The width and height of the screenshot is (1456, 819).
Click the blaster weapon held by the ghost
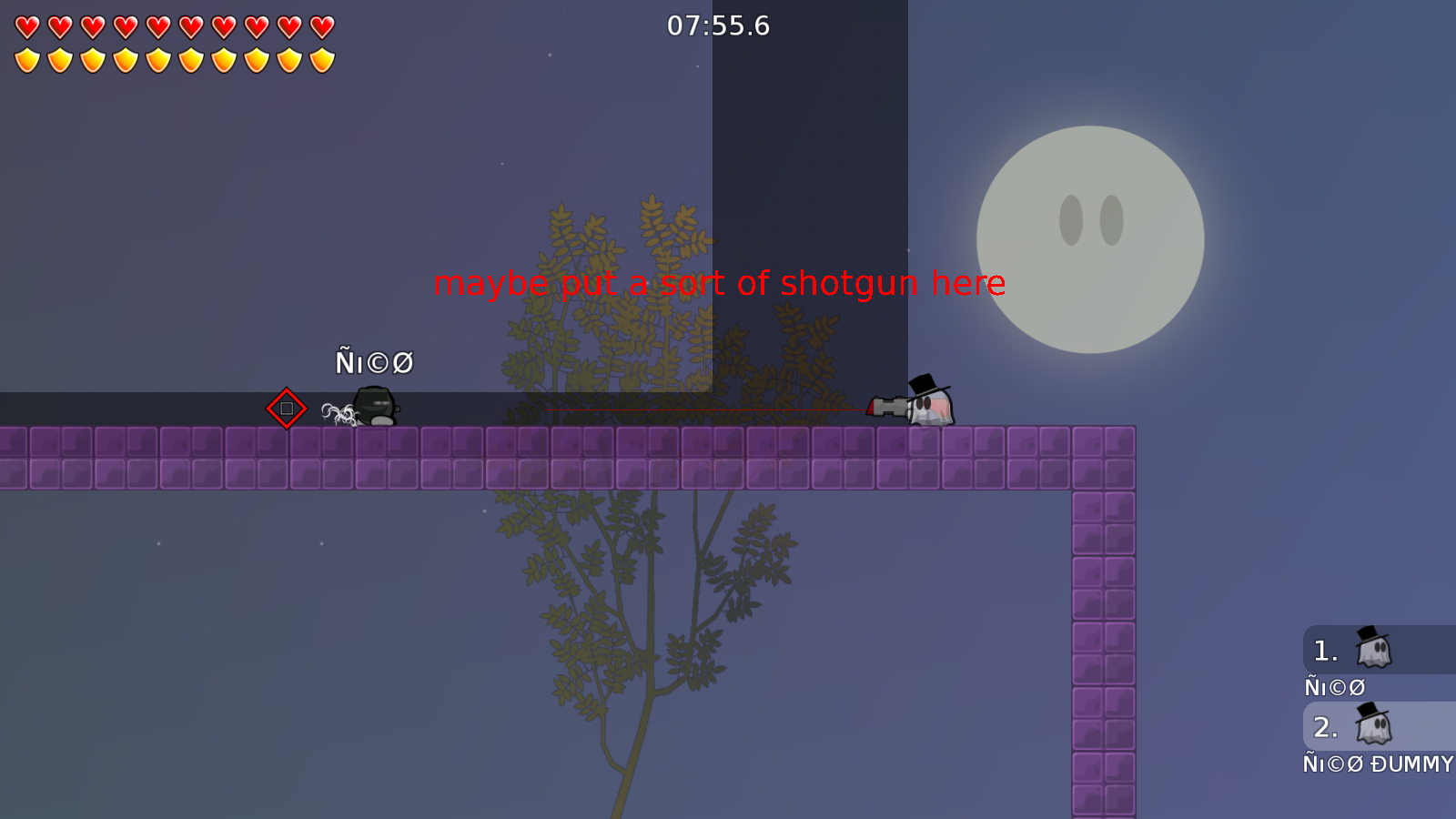click(887, 406)
